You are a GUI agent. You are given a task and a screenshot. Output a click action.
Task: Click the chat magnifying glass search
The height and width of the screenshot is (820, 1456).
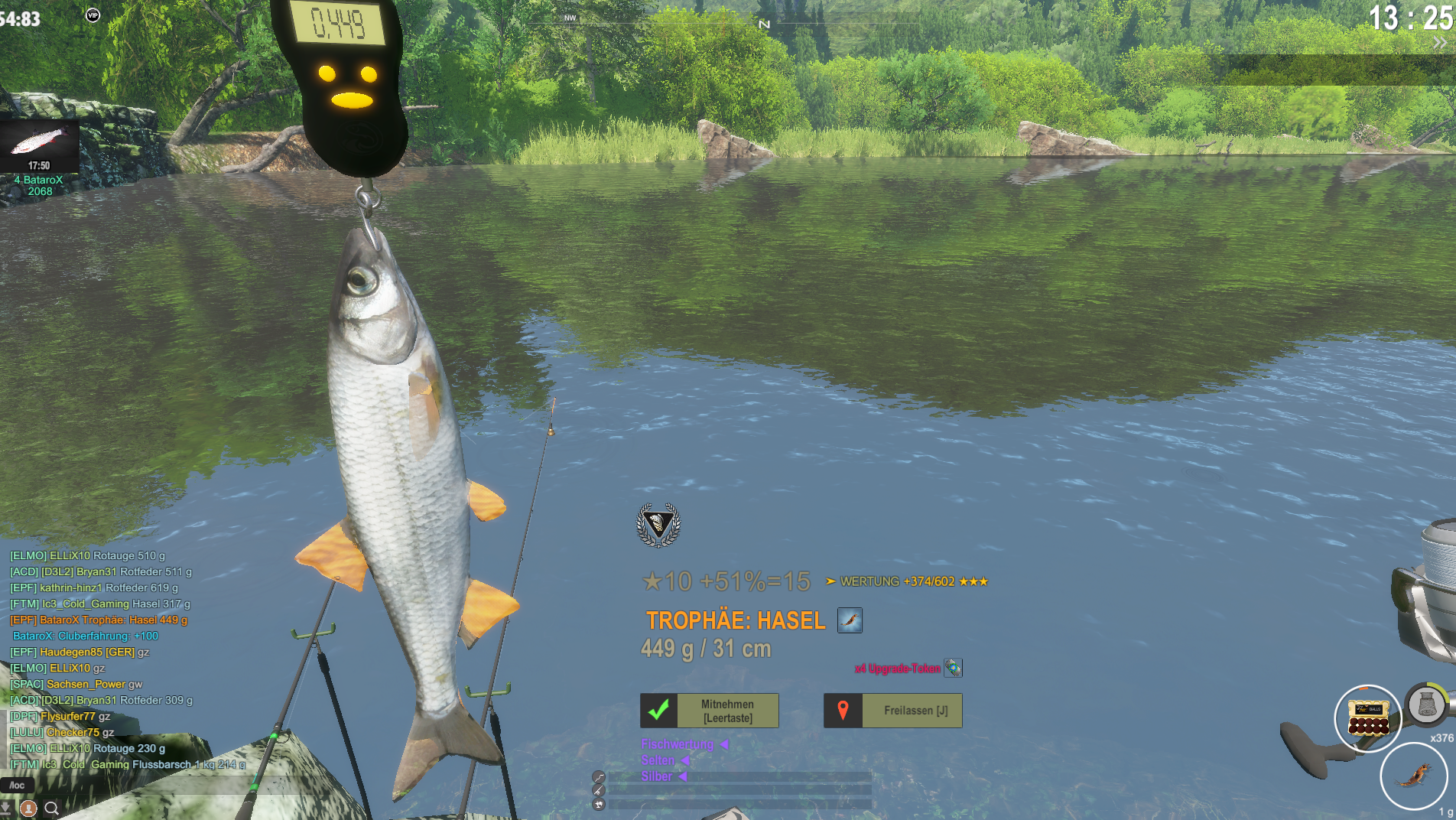coord(52,808)
